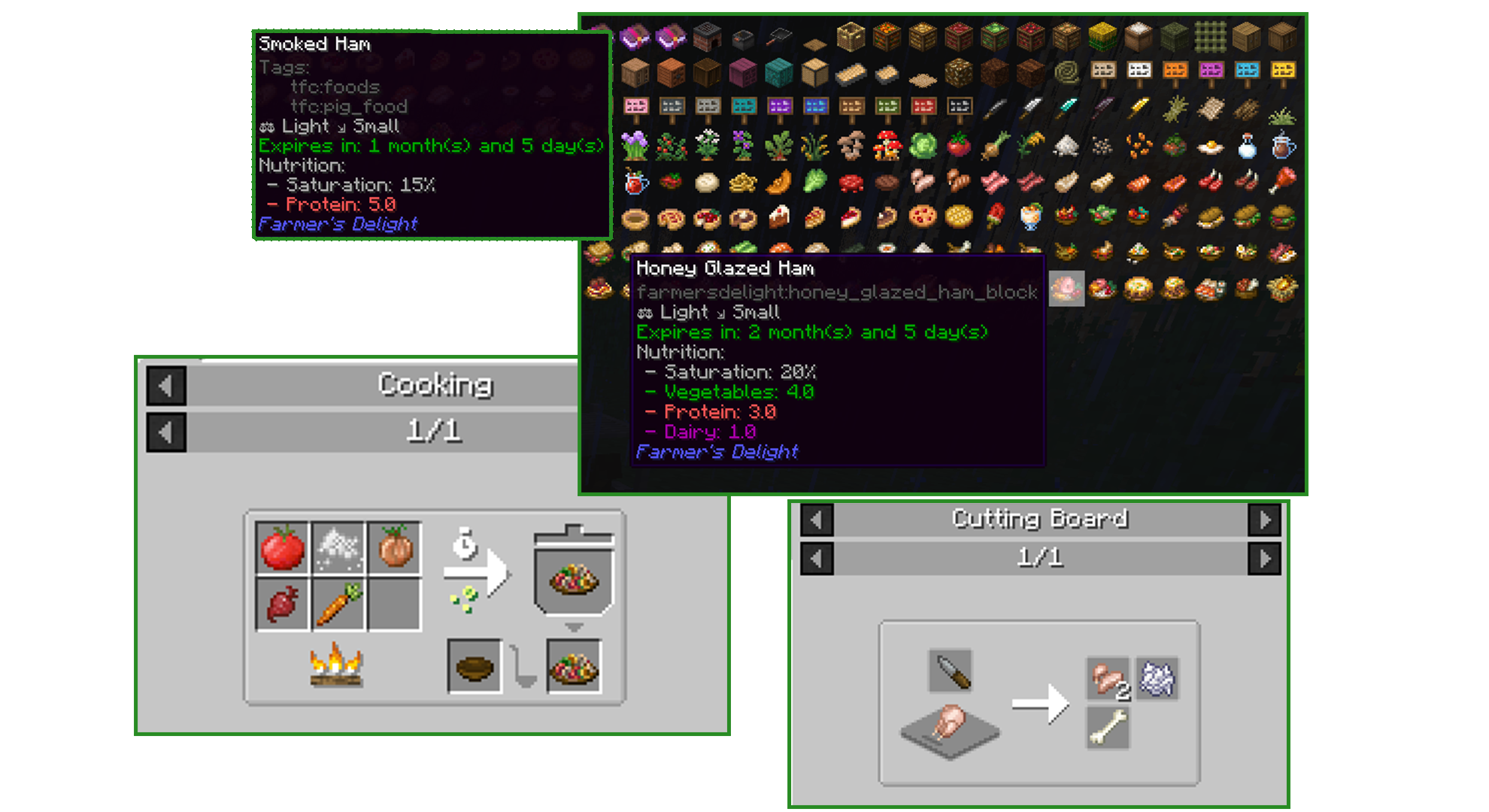Go to next page of Cutting Board recipes
Image resolution: width=1489 pixels, height=812 pixels.
(1264, 559)
